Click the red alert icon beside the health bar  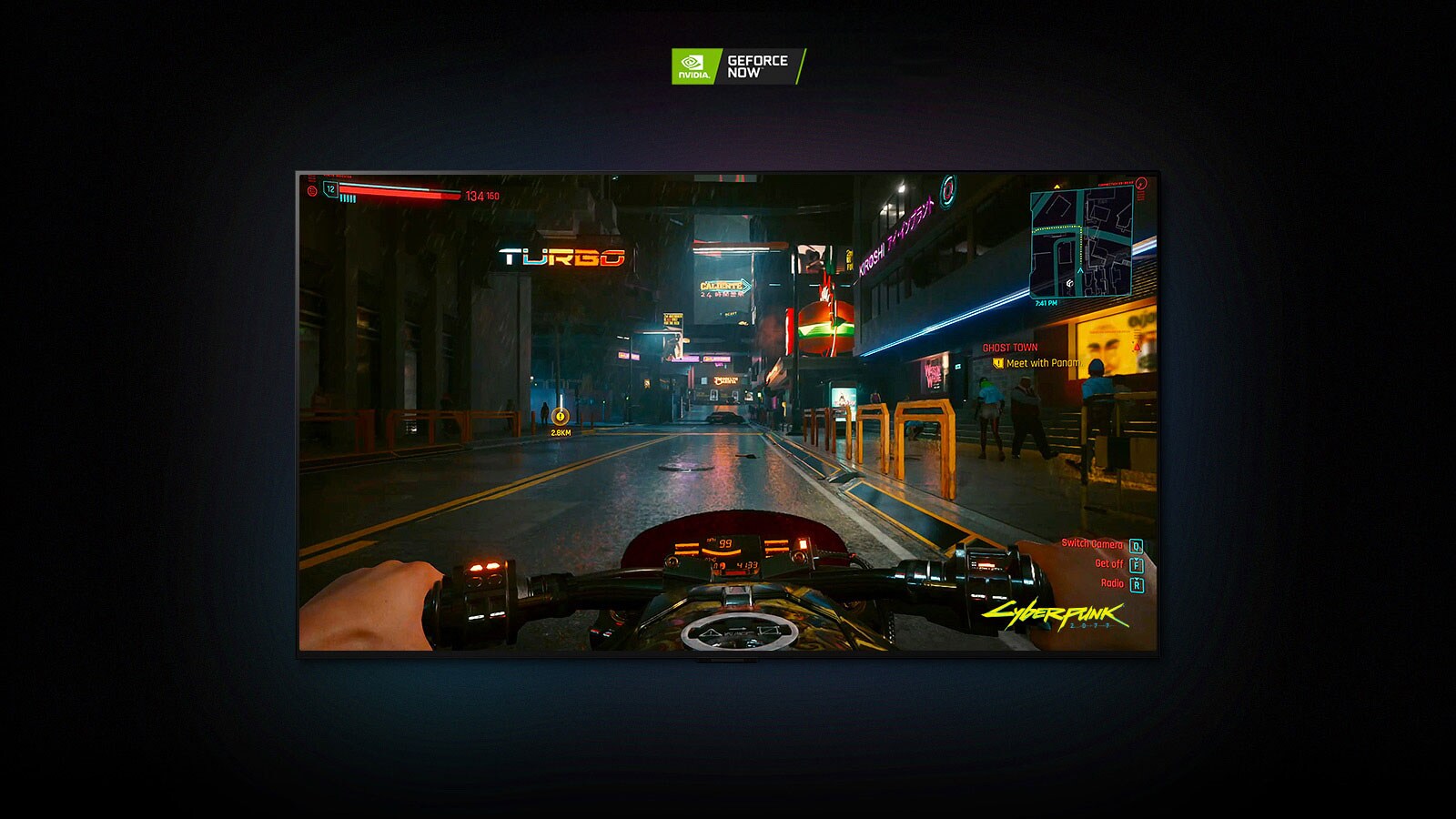tap(312, 190)
